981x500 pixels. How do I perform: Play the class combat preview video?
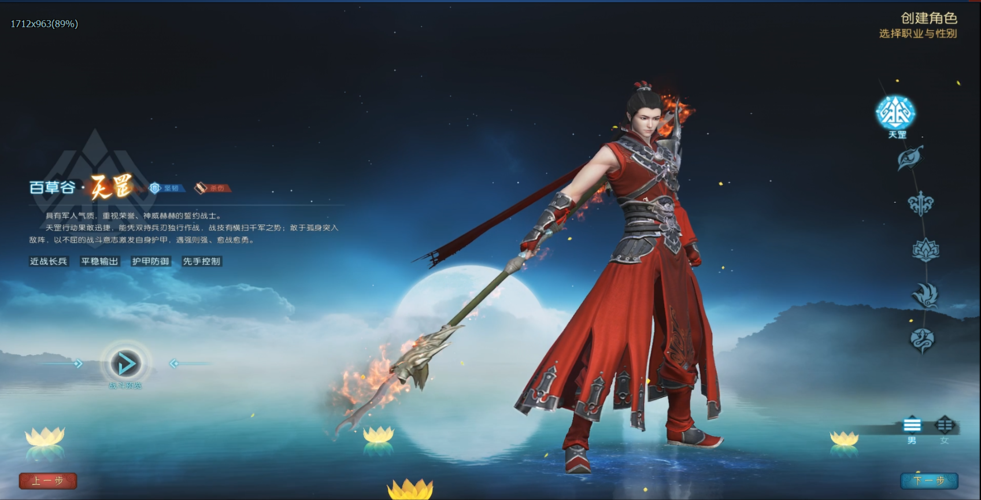[125, 363]
